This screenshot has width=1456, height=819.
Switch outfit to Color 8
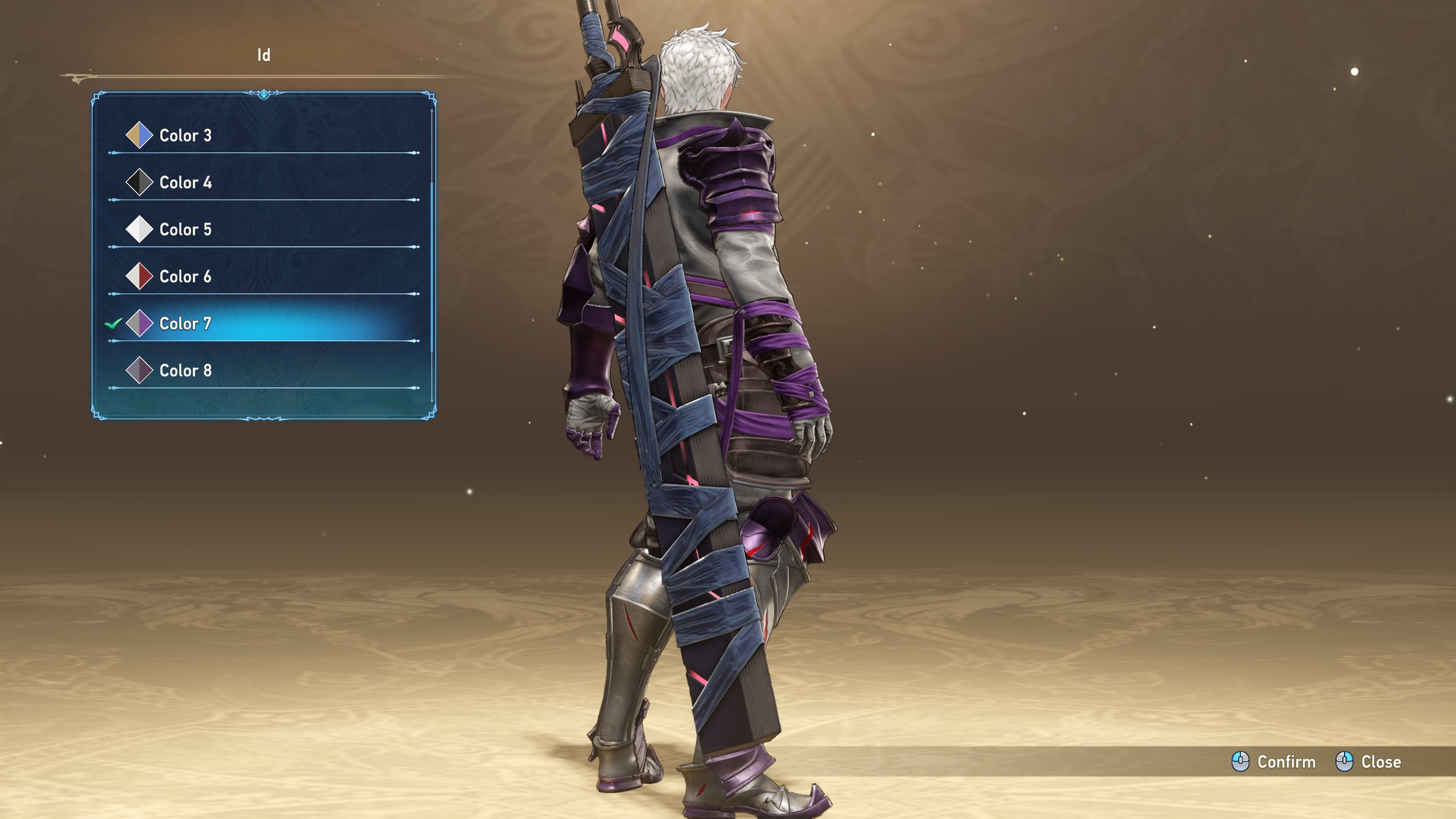click(x=185, y=371)
